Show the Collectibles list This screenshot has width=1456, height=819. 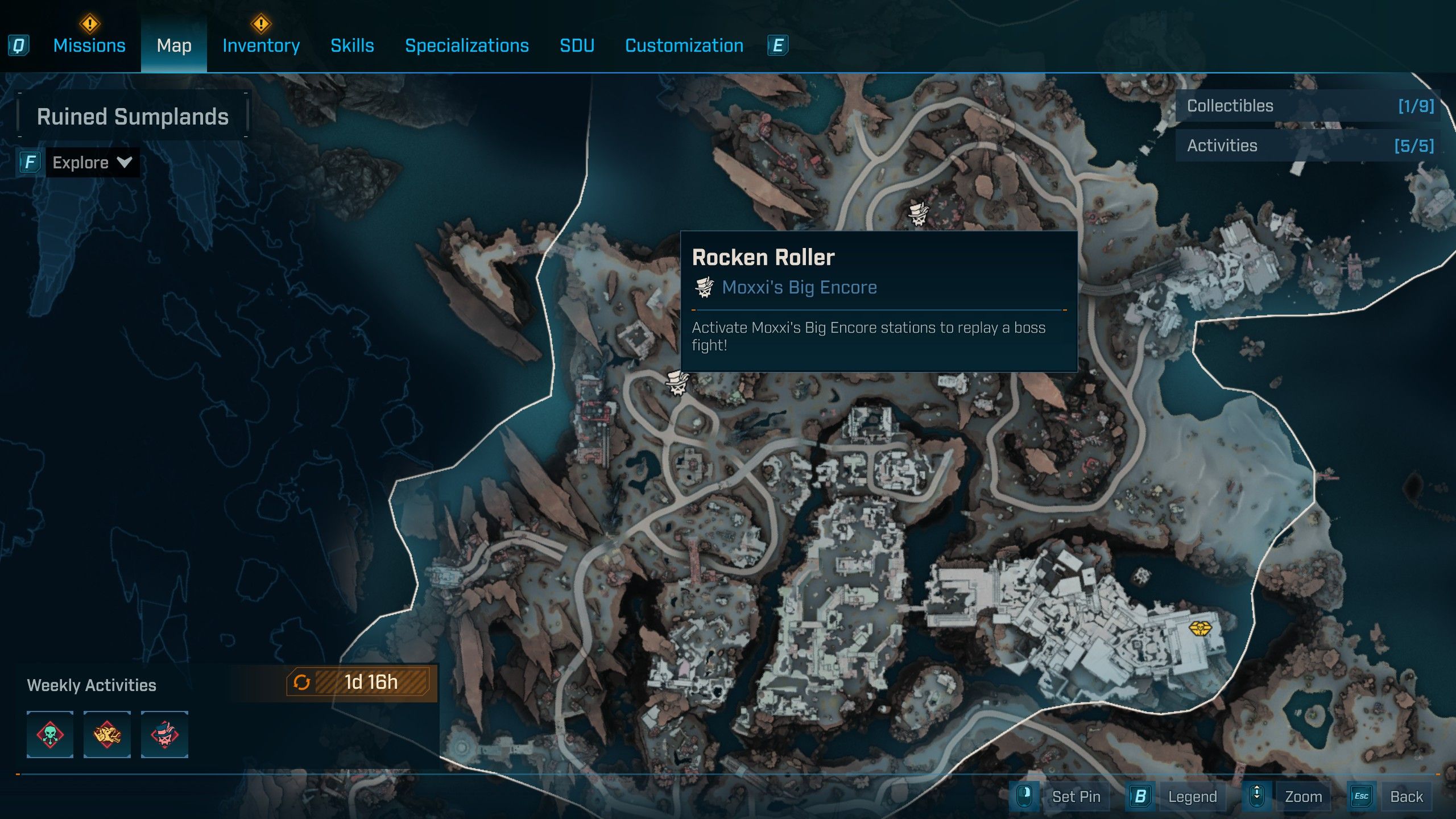1308,106
